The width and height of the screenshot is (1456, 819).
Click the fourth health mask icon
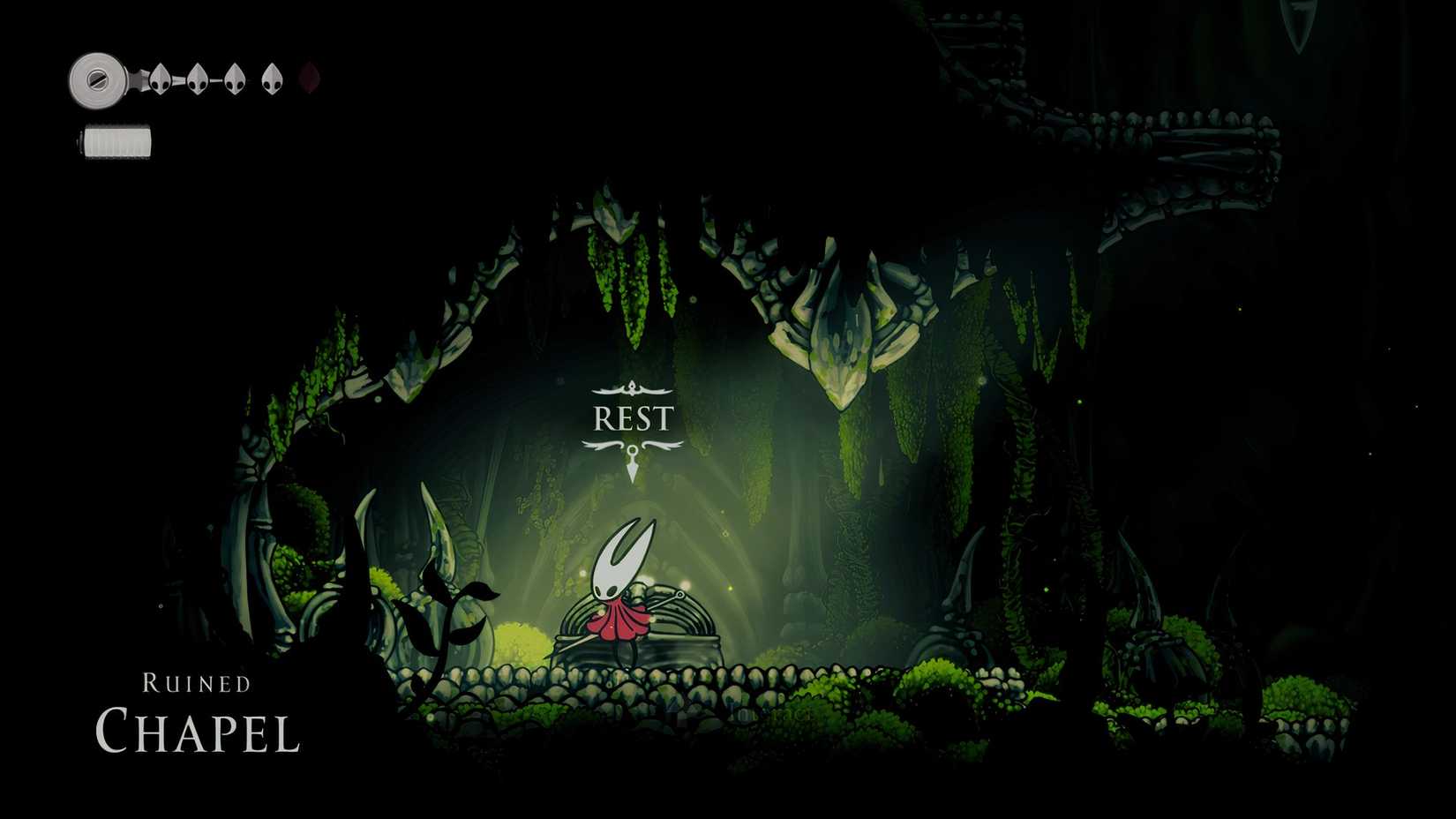[x=272, y=78]
